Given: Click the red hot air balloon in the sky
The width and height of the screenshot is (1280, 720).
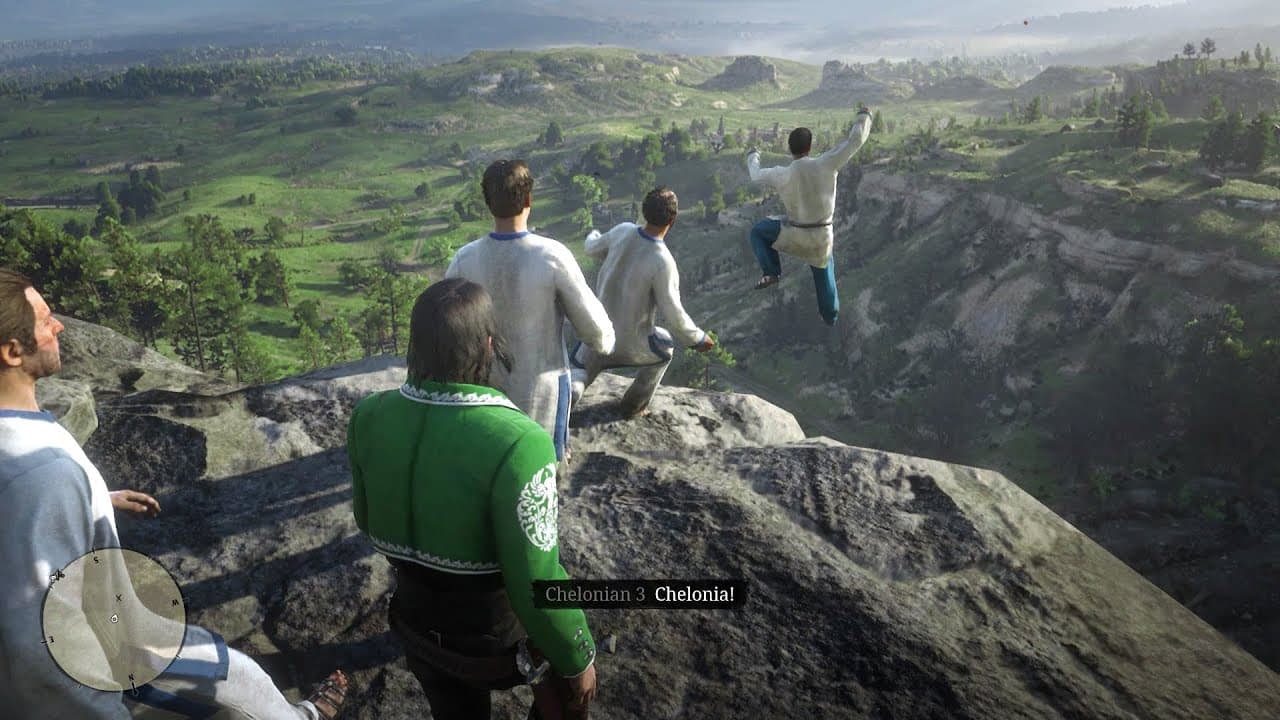Looking at the screenshot, I should tap(1026, 22).
